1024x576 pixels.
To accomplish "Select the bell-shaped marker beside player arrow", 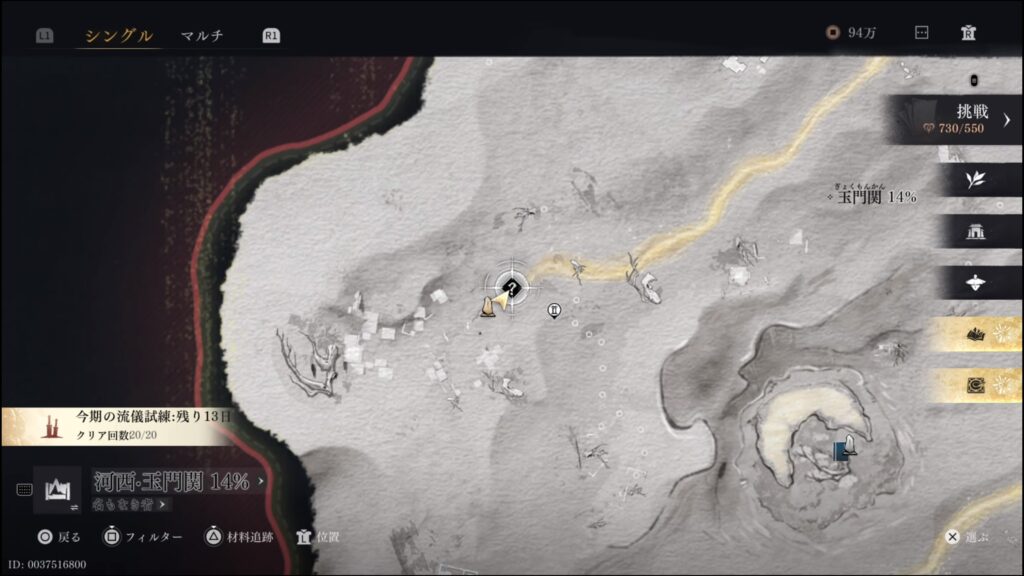I will (486, 307).
